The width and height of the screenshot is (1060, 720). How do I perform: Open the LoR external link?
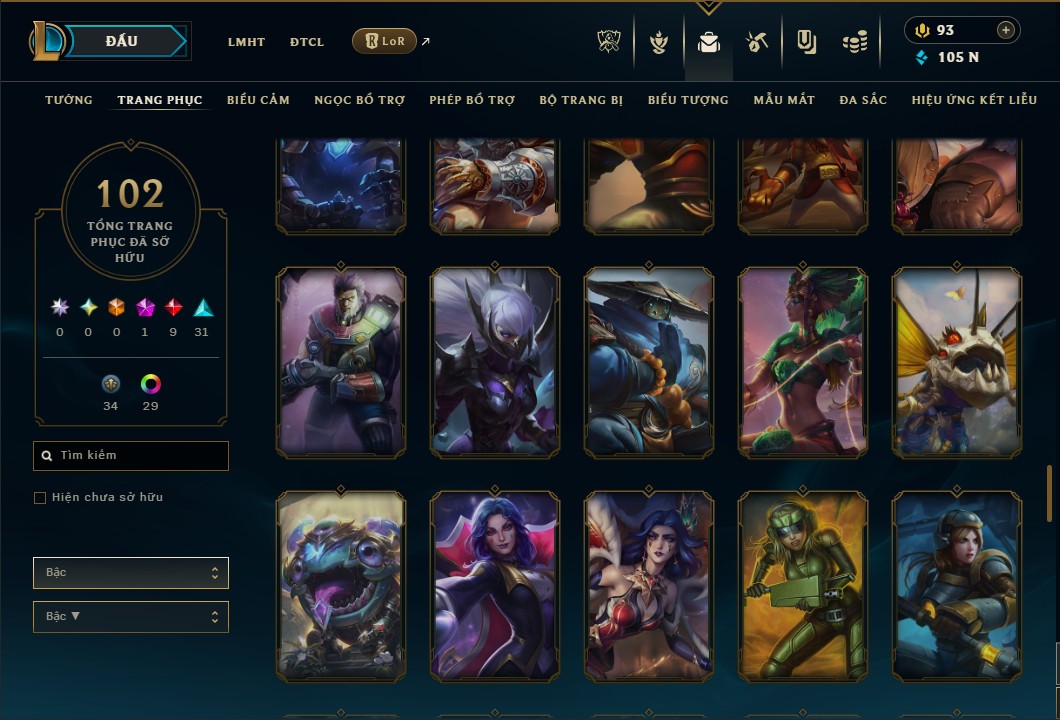385,41
